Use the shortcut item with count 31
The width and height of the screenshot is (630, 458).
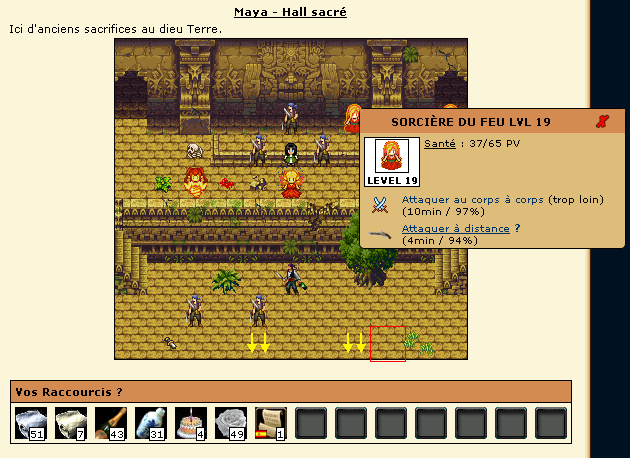tap(152, 423)
